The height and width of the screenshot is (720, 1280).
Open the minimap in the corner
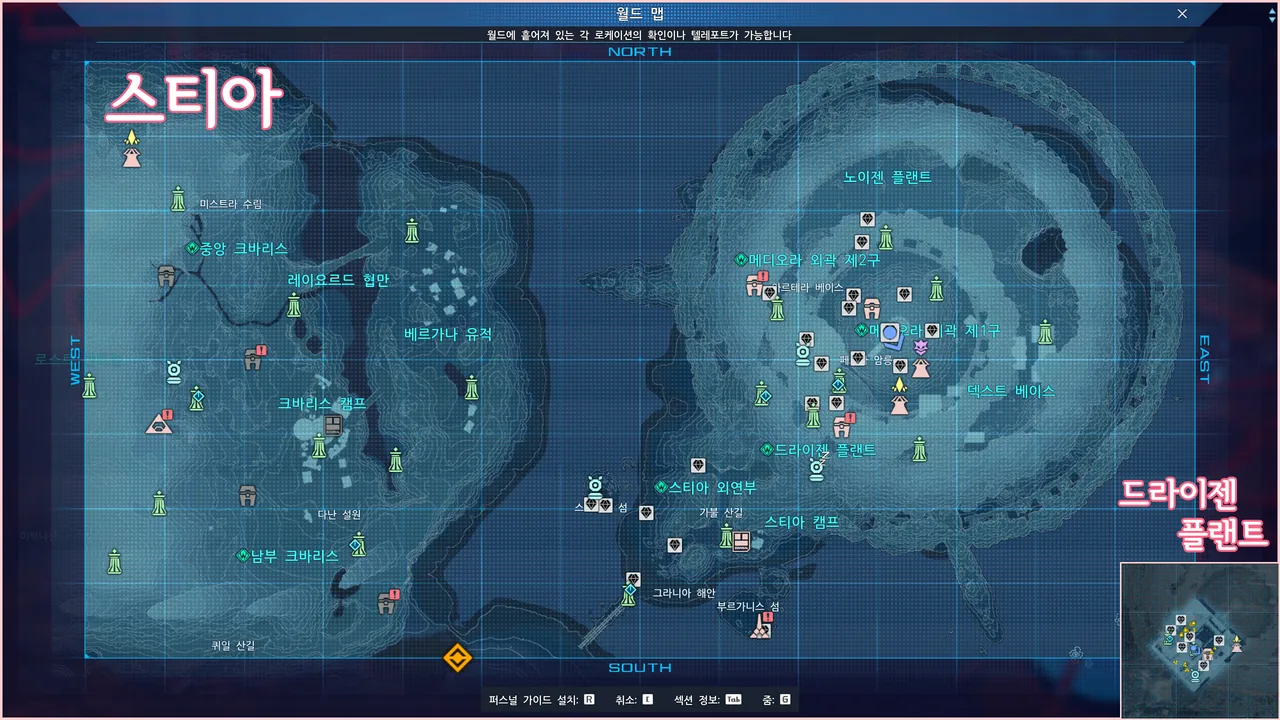pyautogui.click(x=1199, y=640)
